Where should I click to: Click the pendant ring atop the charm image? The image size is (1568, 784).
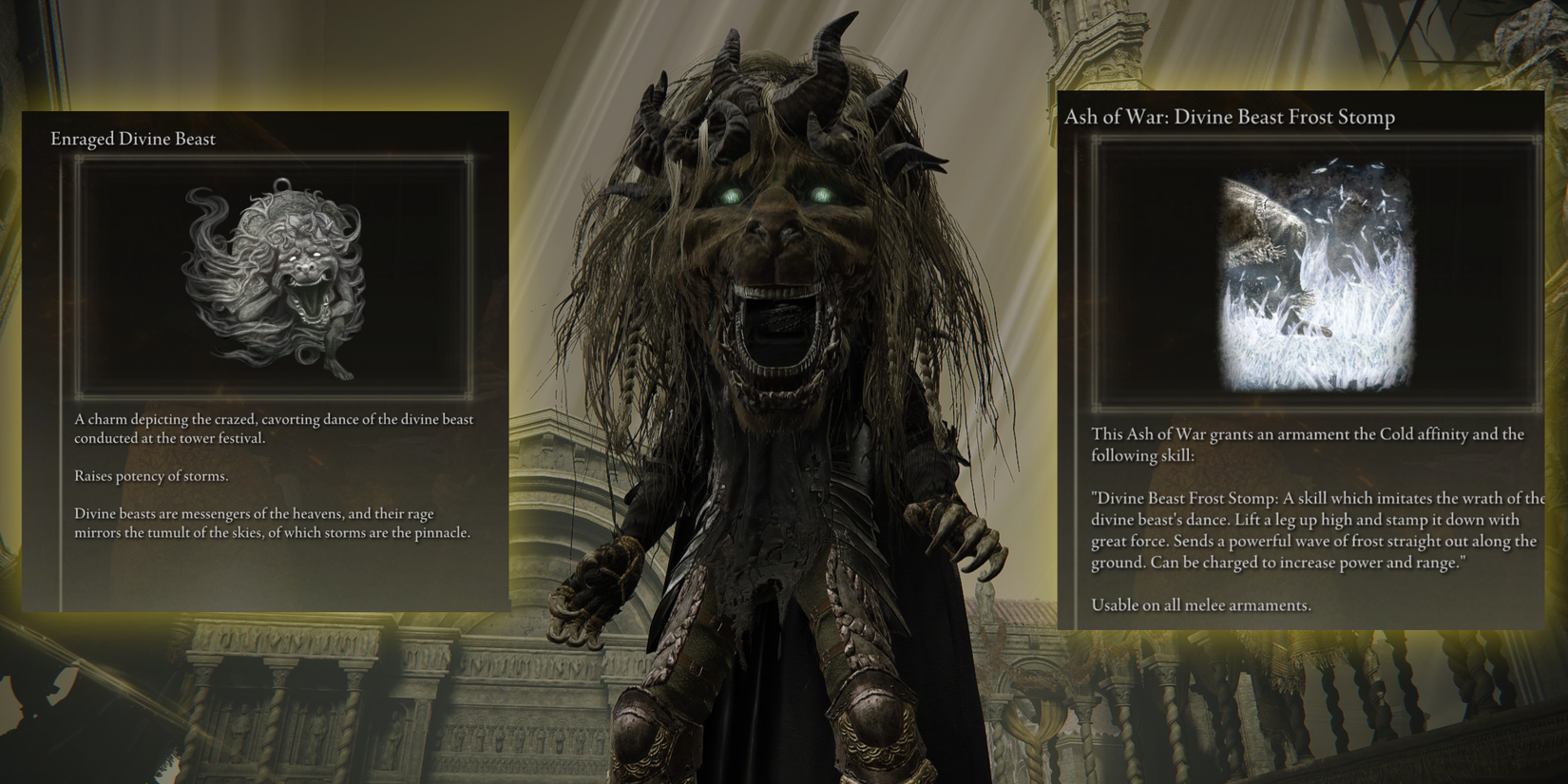281,182
